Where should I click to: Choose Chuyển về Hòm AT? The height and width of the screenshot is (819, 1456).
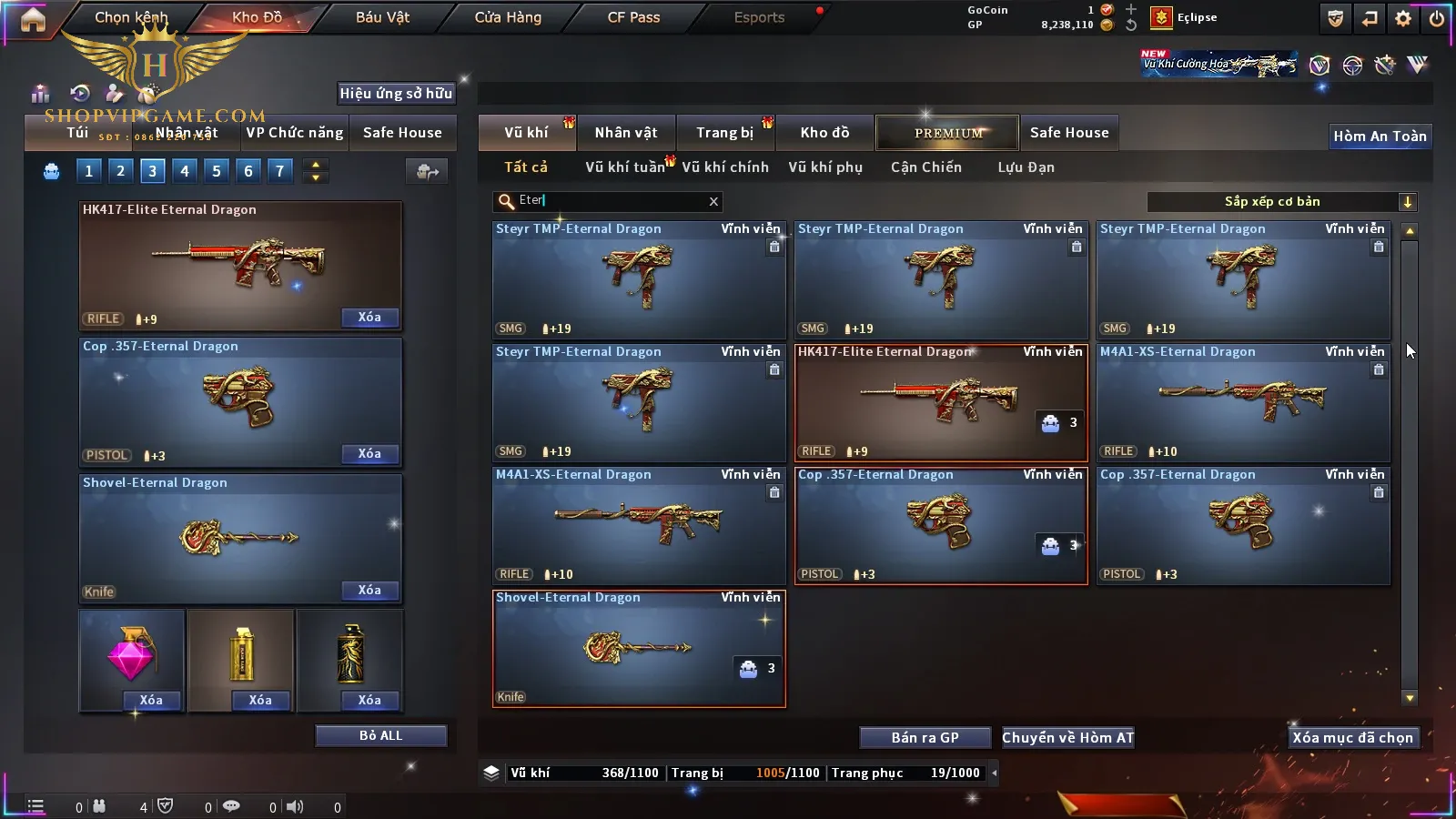coord(1067,738)
